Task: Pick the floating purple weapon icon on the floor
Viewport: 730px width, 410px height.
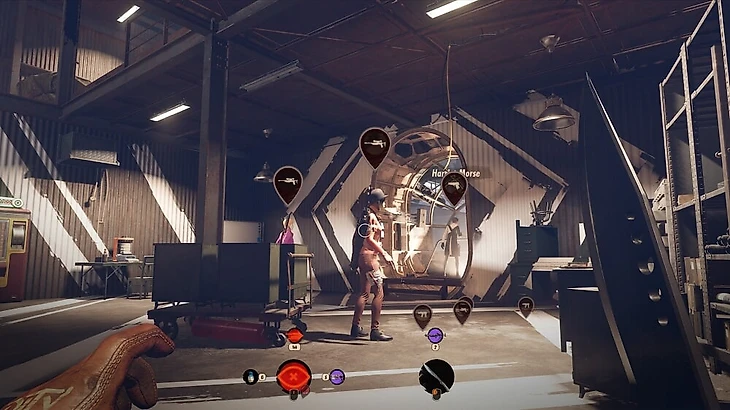Action: [435, 335]
